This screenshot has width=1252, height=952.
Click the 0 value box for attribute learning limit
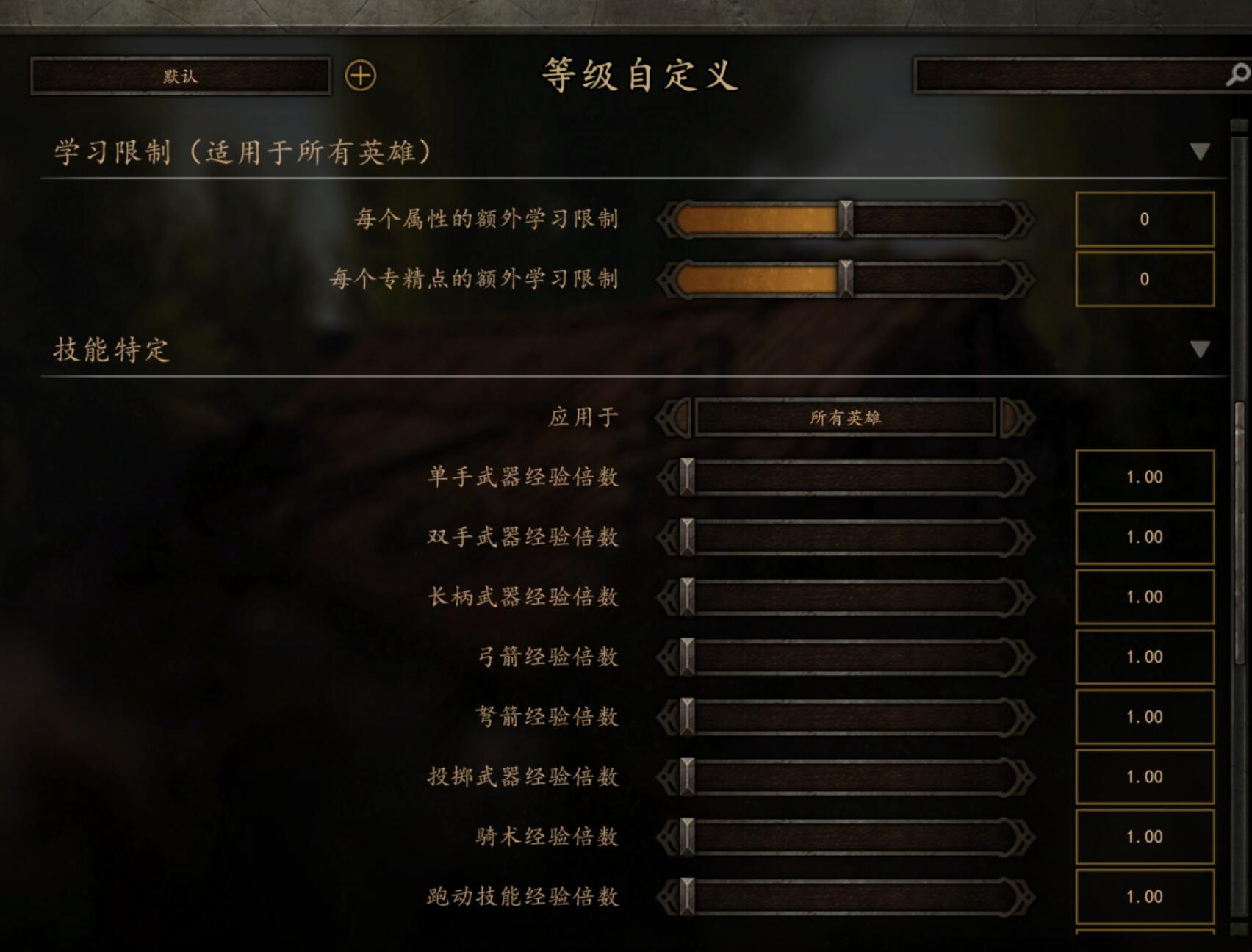(1144, 219)
